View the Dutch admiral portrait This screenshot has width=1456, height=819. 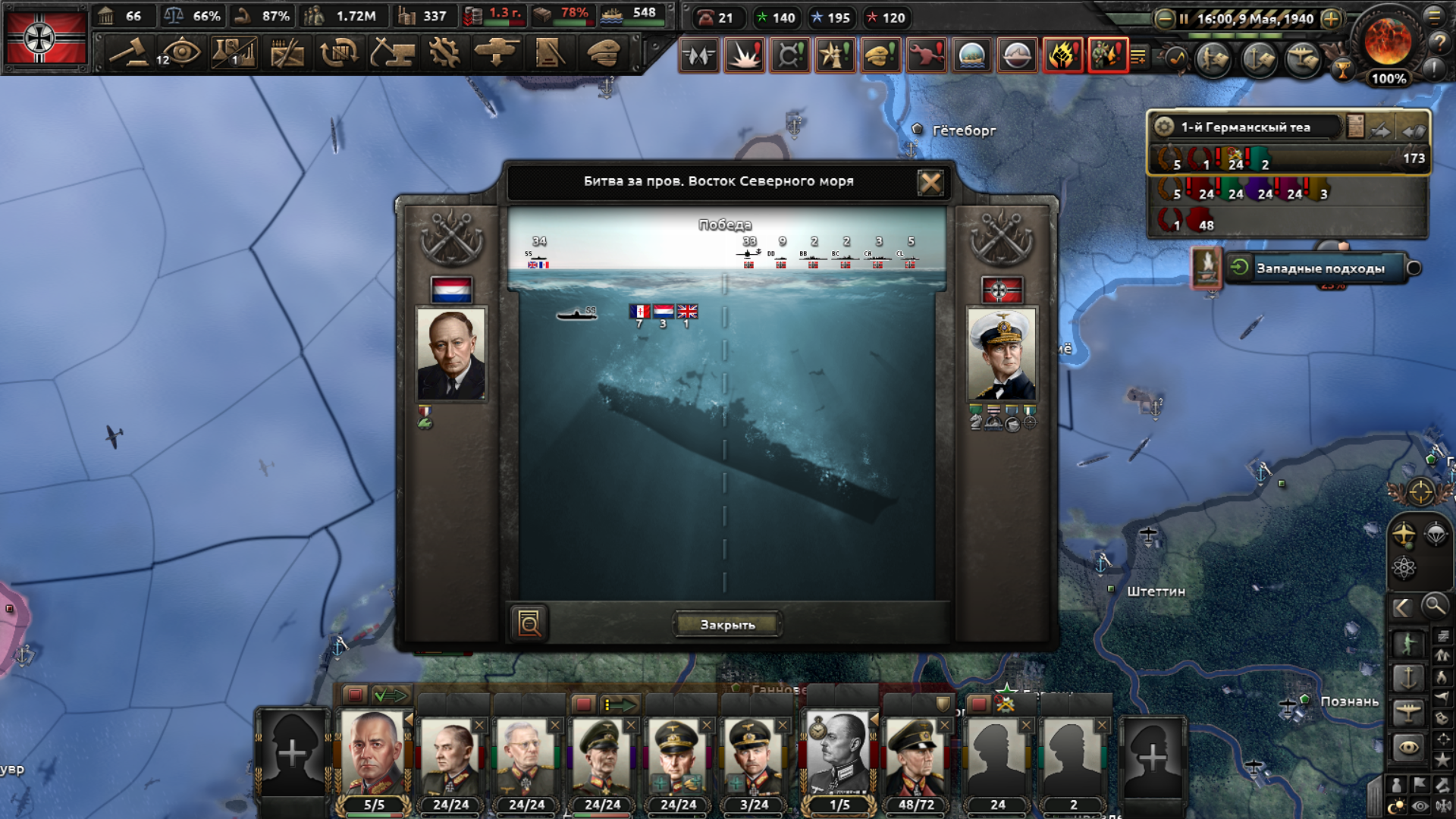(x=451, y=354)
